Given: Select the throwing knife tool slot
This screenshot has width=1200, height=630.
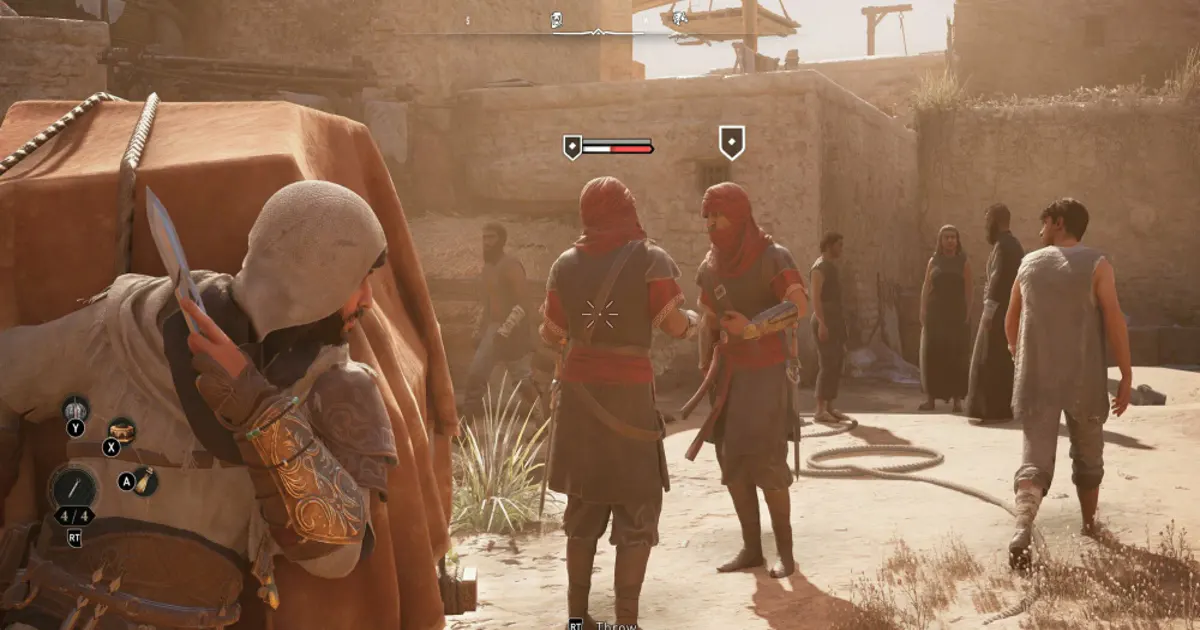Looking at the screenshot, I should pyautogui.click(x=74, y=488).
